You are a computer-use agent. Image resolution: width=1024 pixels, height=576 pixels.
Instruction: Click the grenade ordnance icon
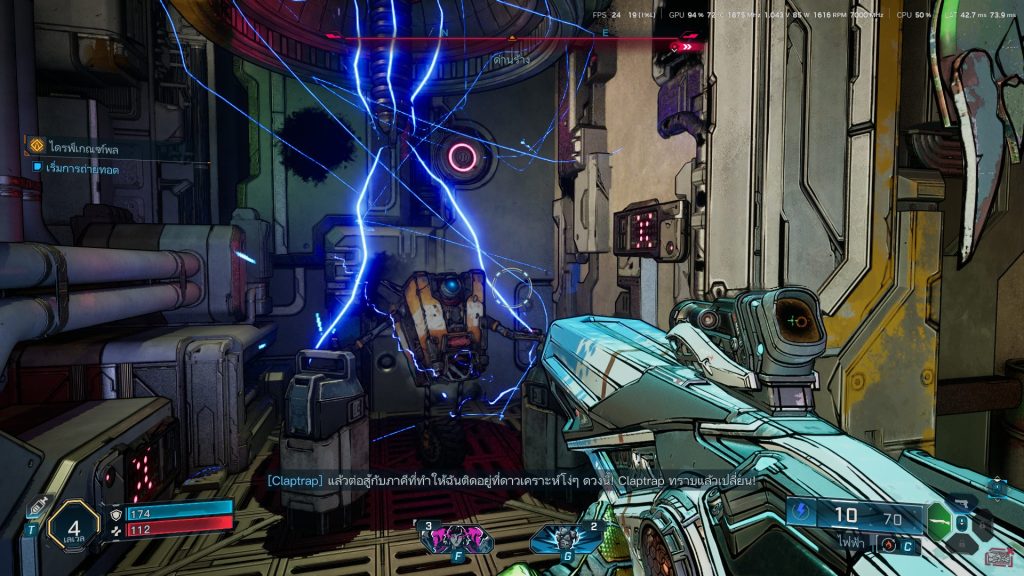[x=887, y=546]
